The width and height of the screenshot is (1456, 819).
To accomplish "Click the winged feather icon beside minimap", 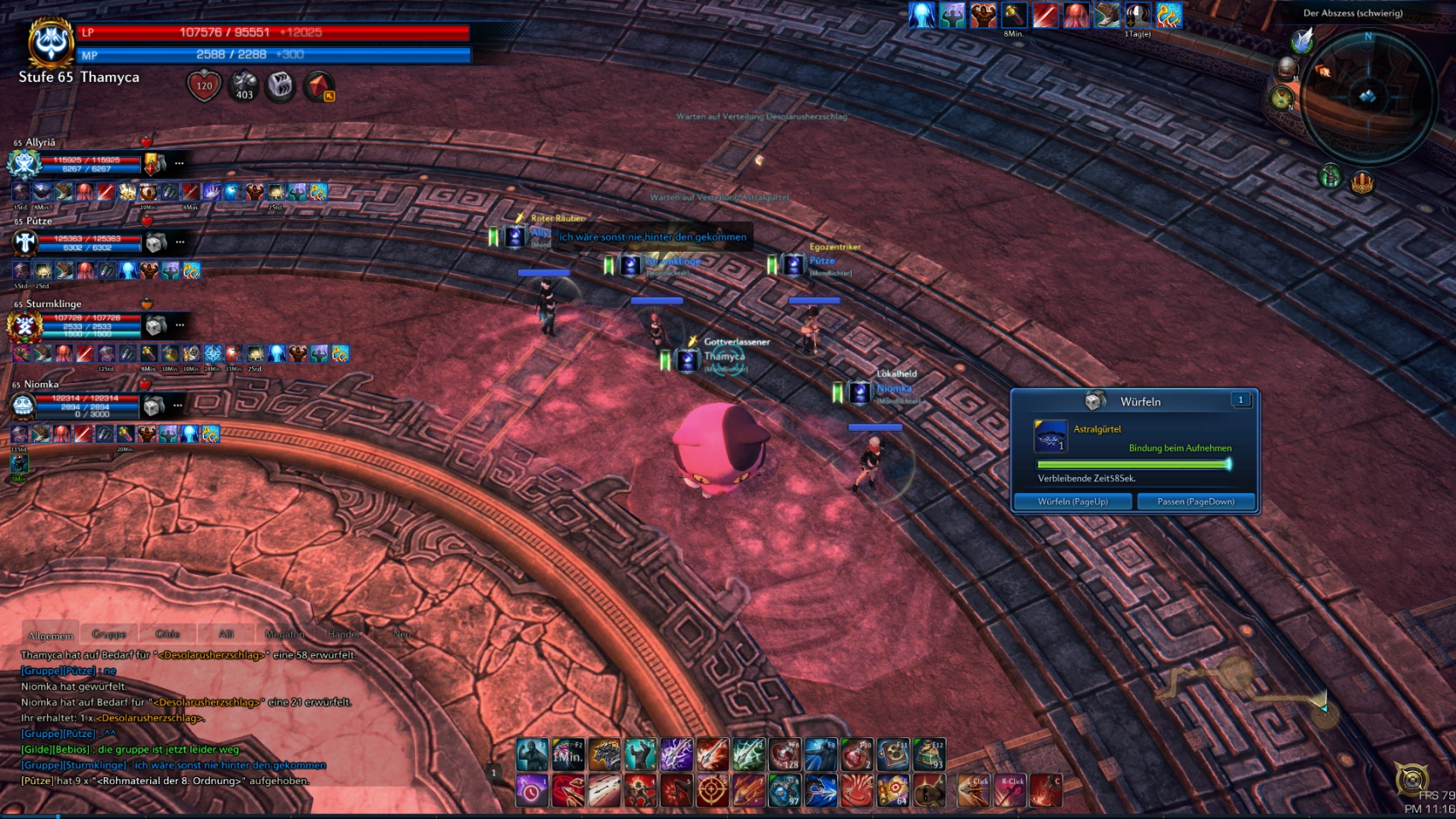I will tap(1302, 40).
